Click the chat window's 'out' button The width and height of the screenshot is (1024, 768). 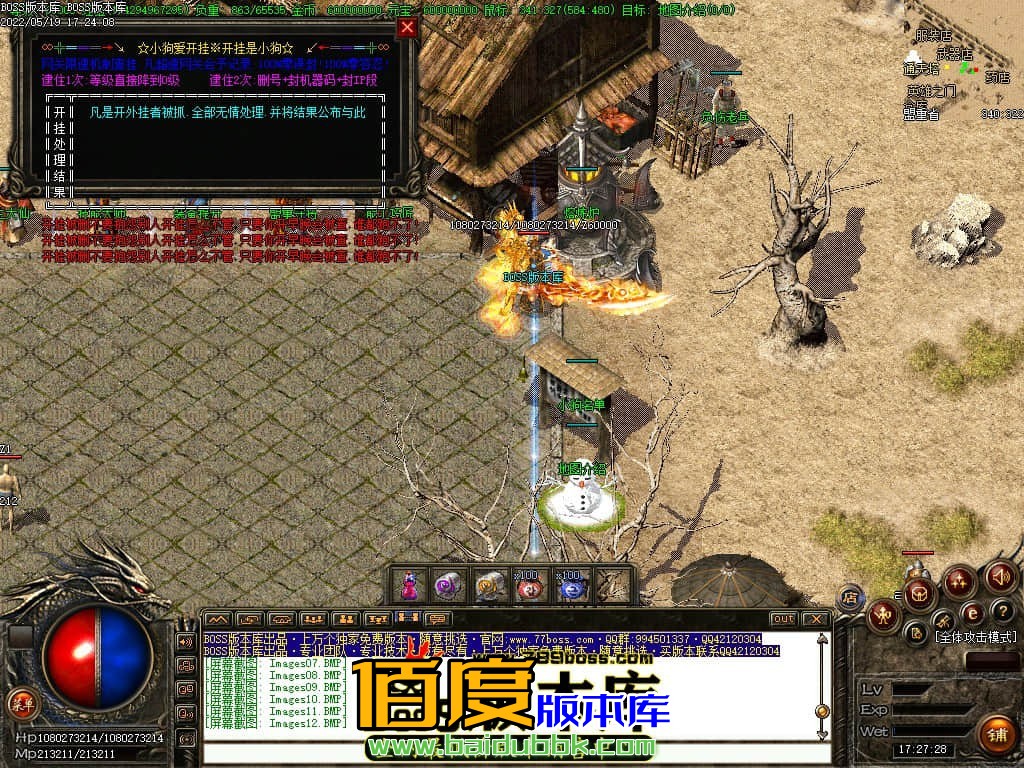click(x=784, y=619)
